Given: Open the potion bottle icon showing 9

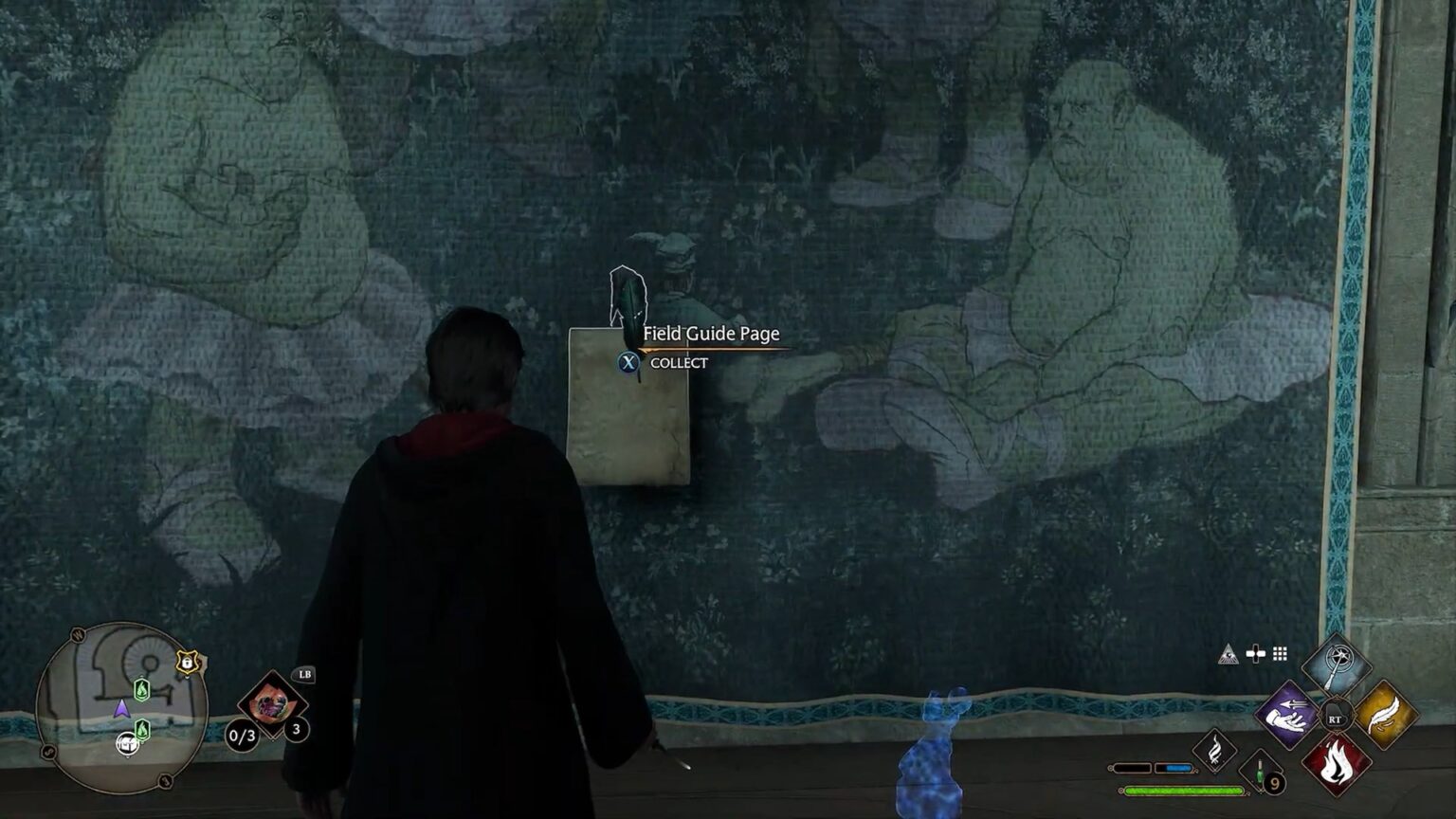Looking at the screenshot, I should click(1259, 773).
